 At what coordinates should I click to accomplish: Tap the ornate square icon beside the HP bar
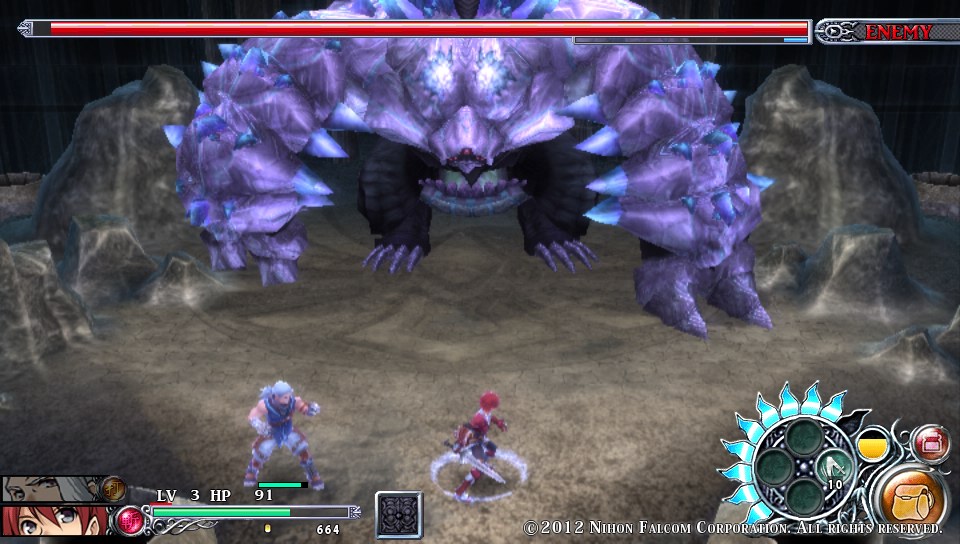point(399,515)
